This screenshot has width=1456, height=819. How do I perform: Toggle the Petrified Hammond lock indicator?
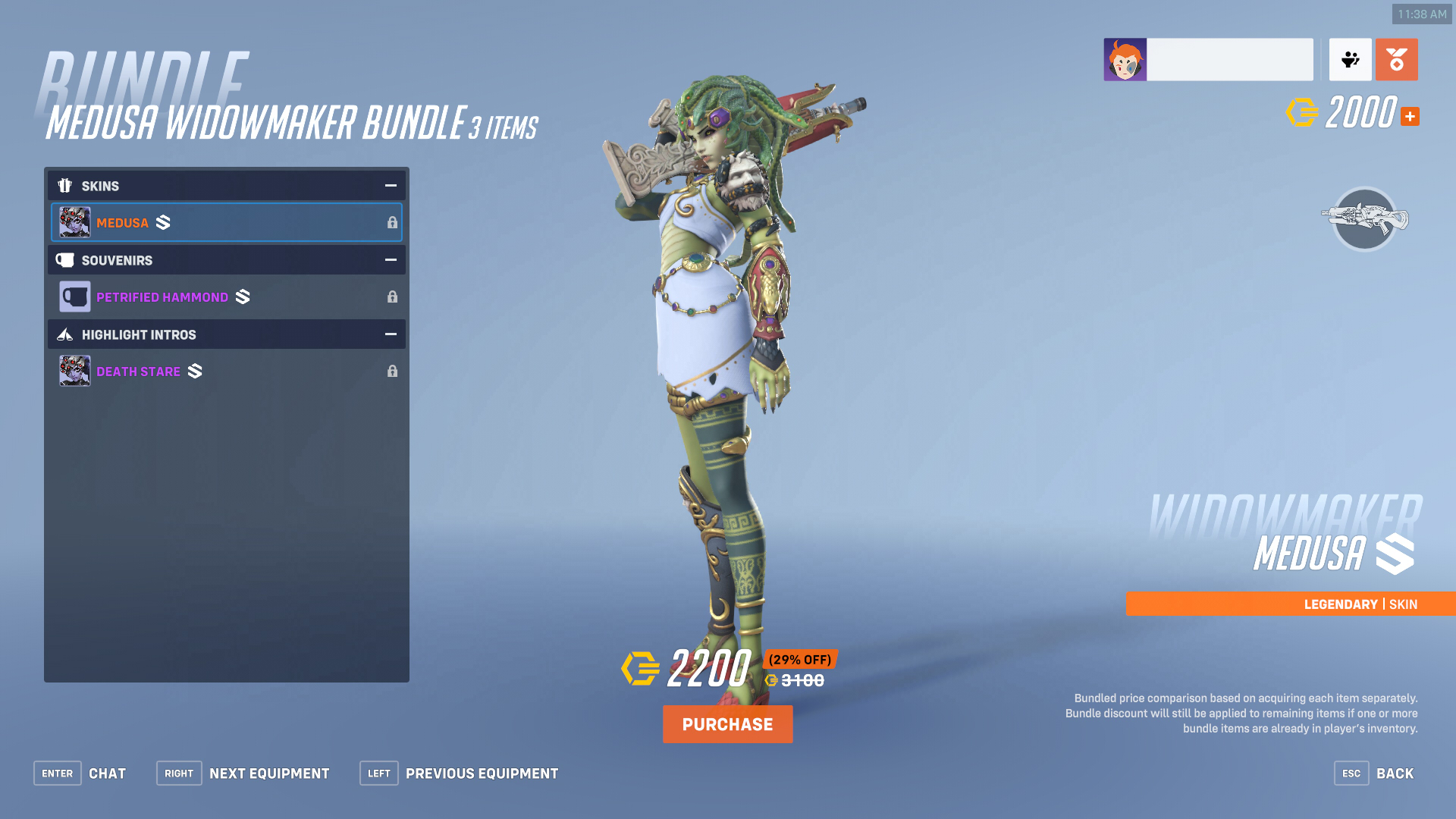[x=392, y=297]
